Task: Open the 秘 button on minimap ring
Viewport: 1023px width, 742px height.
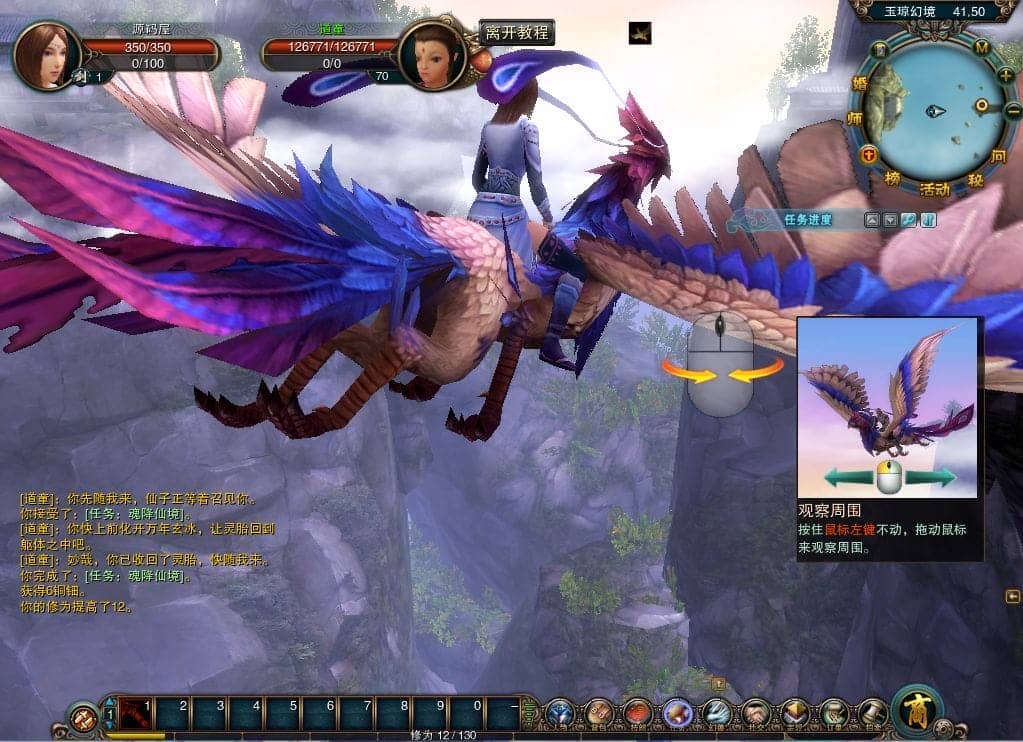Action: pyautogui.click(x=975, y=181)
